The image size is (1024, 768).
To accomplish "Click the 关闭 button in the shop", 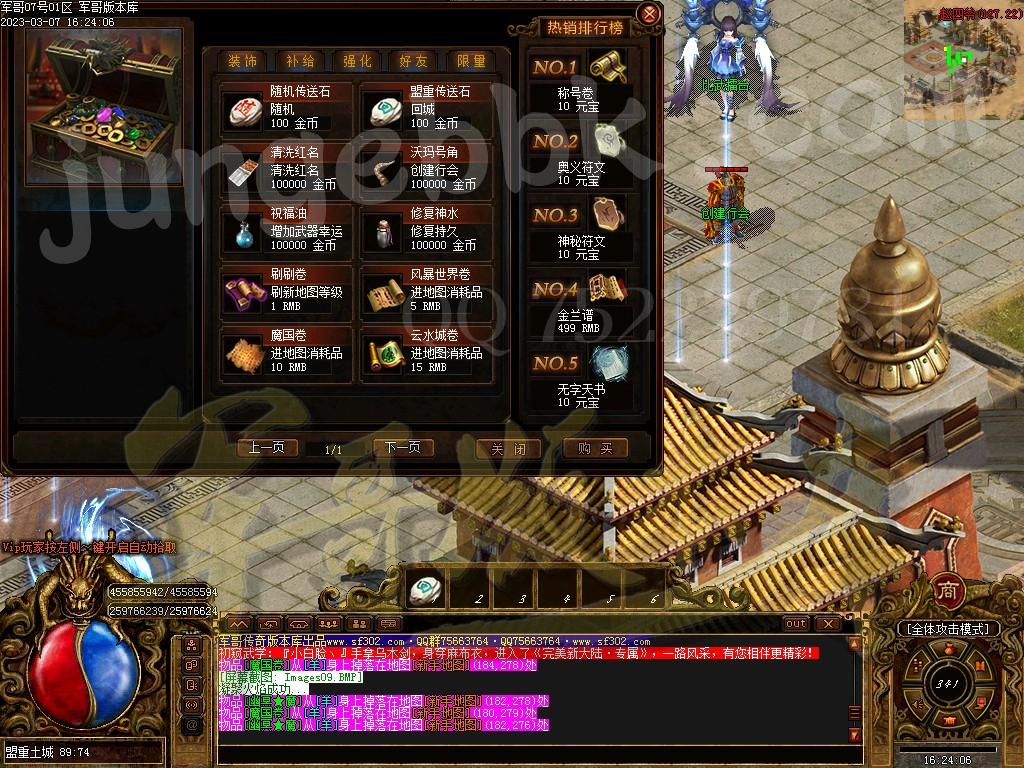I will tap(508, 449).
